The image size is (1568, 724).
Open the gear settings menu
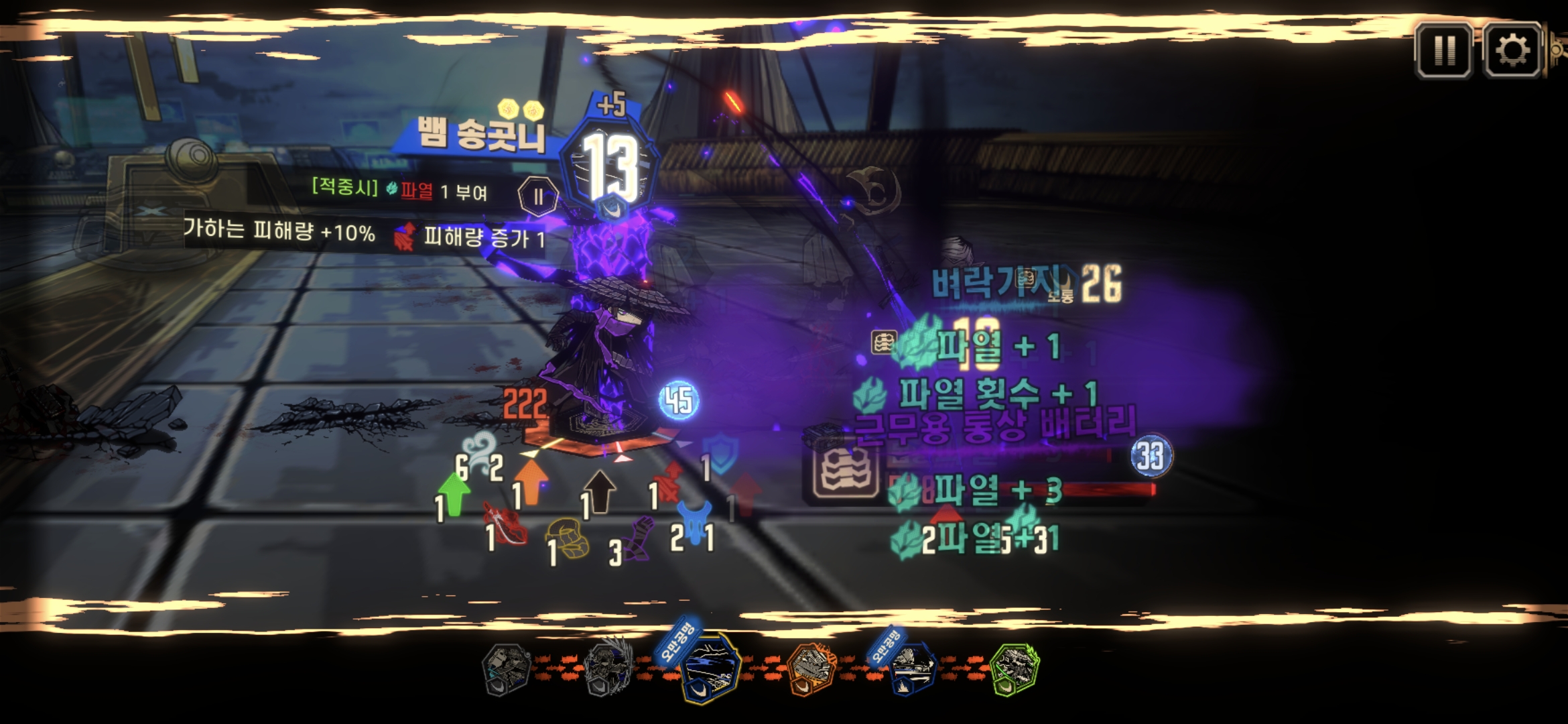point(1512,50)
